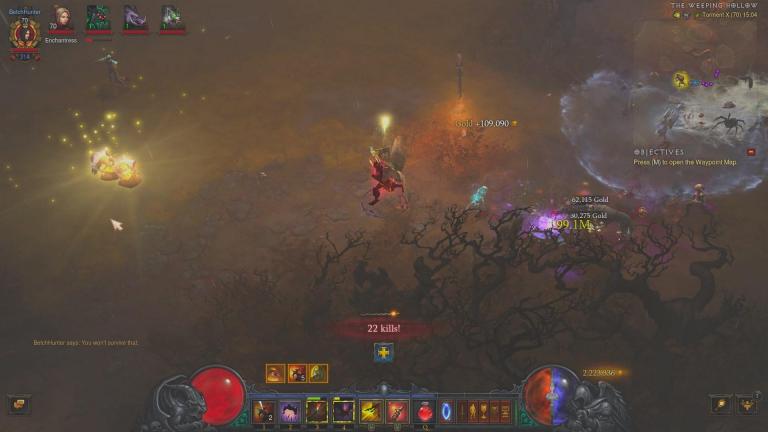Viewport: 768px width, 432px height.
Task: Activate the first skill slot
Action: pyautogui.click(x=264, y=410)
